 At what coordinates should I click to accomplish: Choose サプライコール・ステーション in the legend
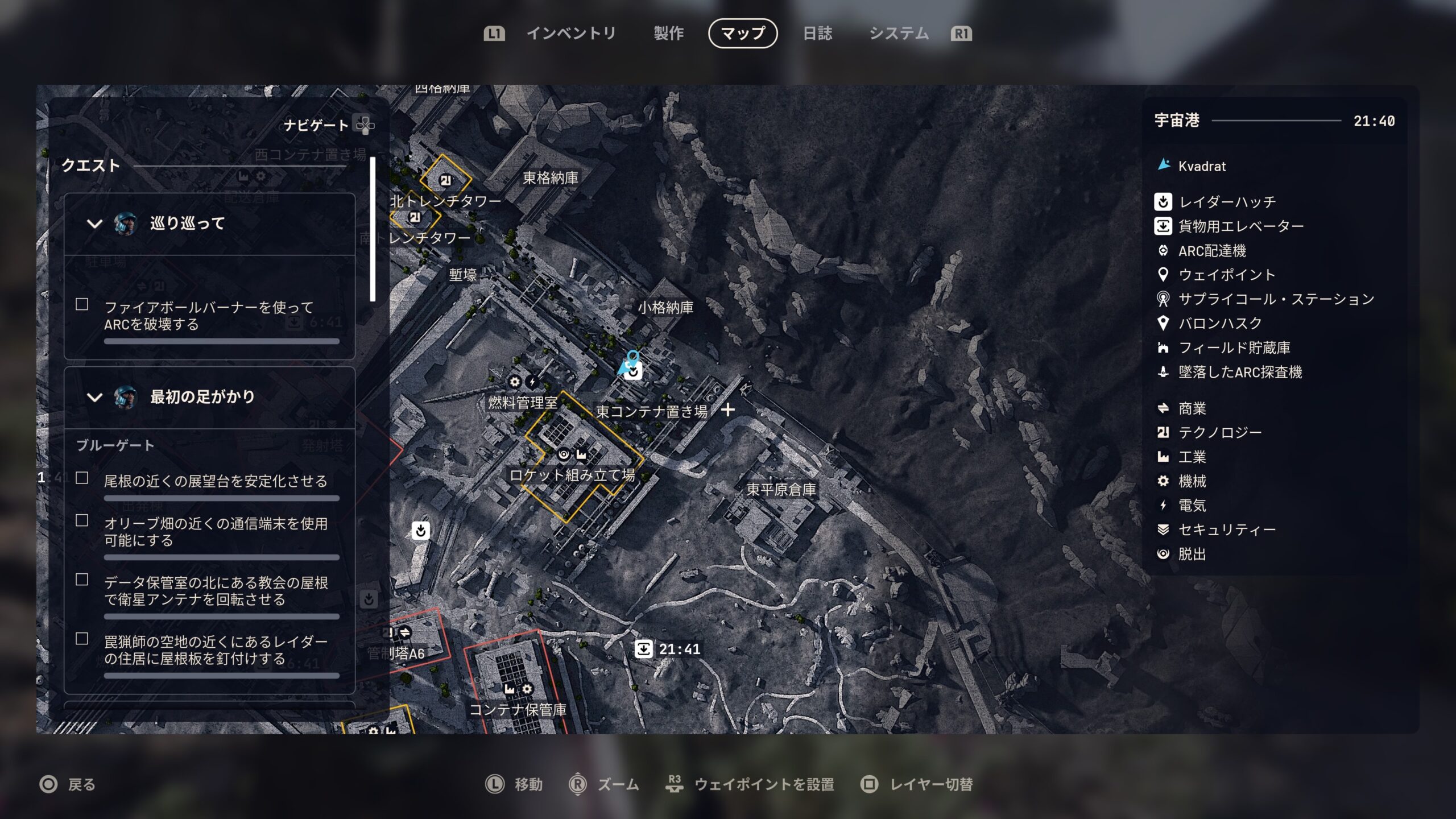pos(1276,299)
